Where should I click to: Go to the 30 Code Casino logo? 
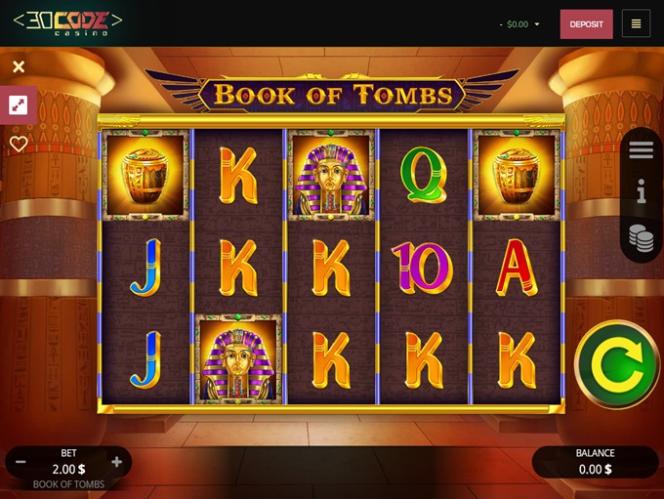tap(68, 22)
